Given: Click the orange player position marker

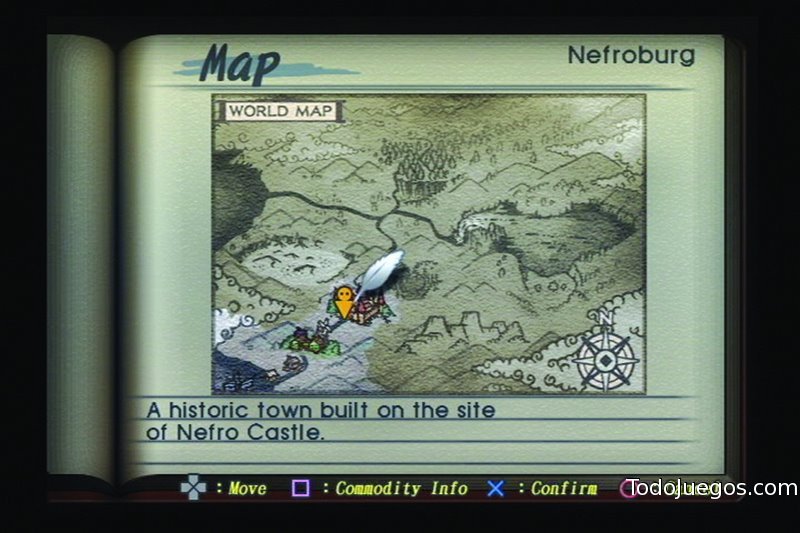Looking at the screenshot, I should point(344,301).
